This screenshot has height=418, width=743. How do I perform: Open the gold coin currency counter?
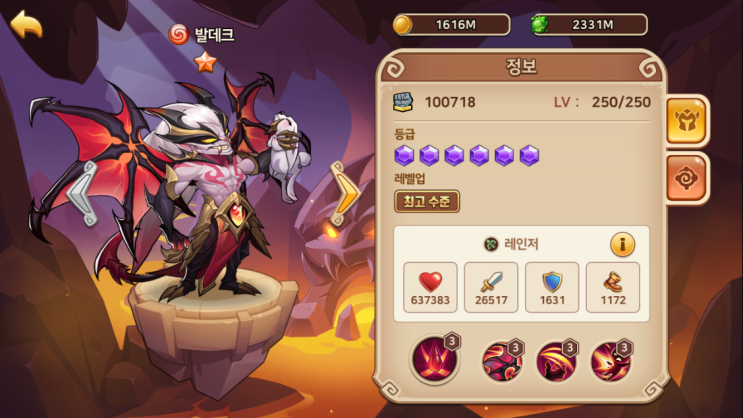451,24
